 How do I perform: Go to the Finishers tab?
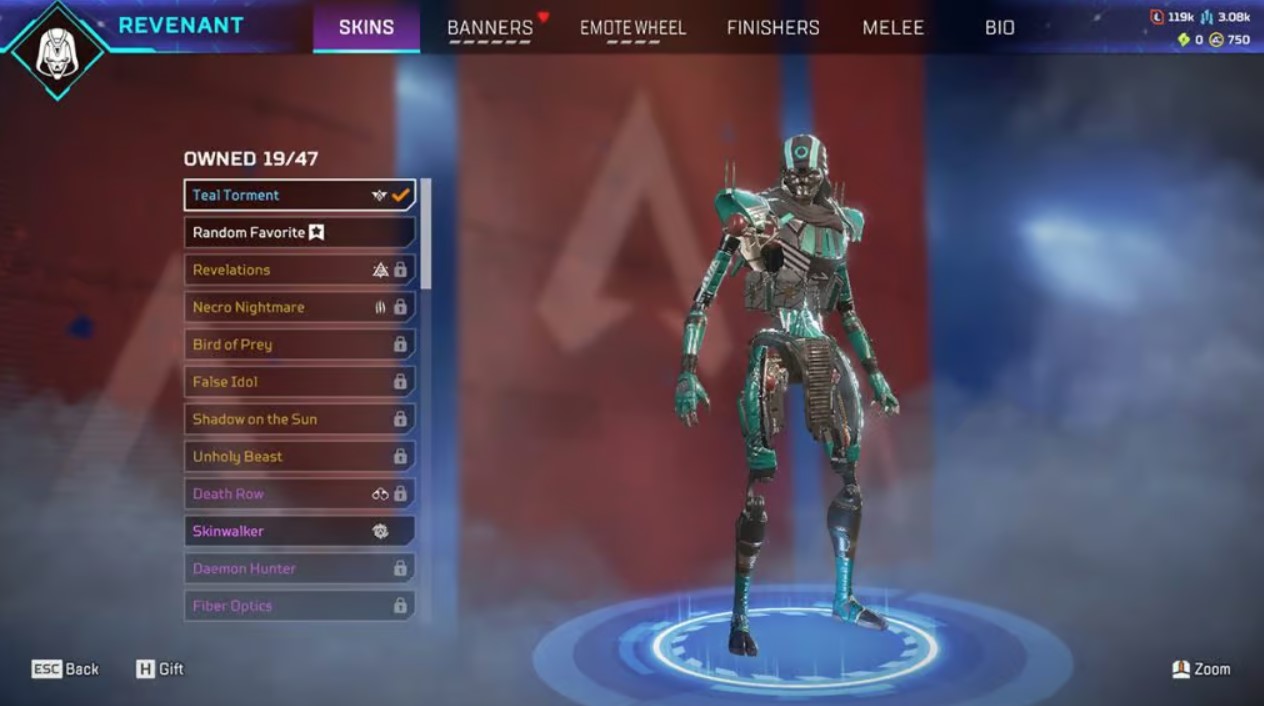[773, 28]
